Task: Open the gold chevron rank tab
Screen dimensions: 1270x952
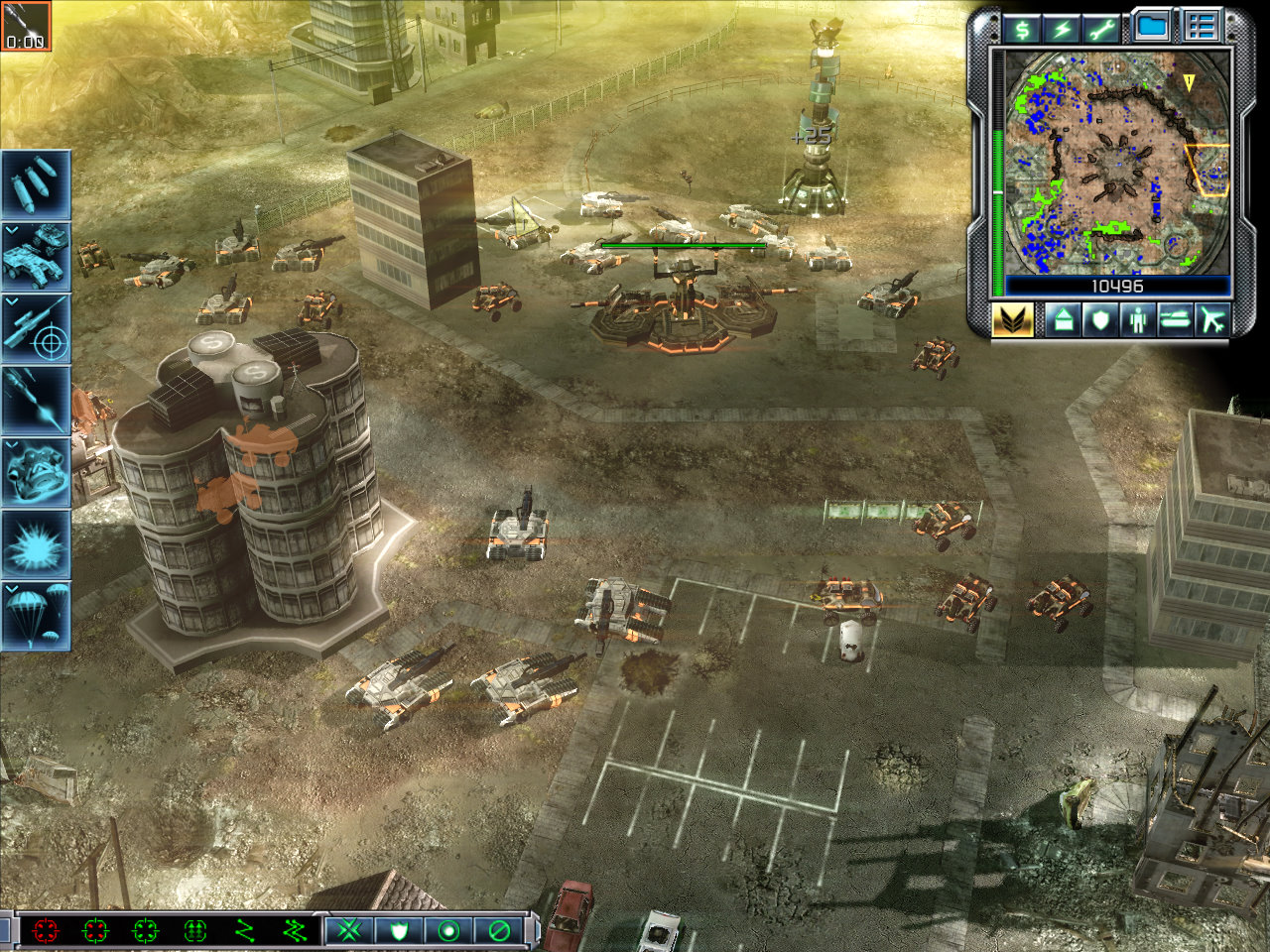Action: click(1012, 319)
